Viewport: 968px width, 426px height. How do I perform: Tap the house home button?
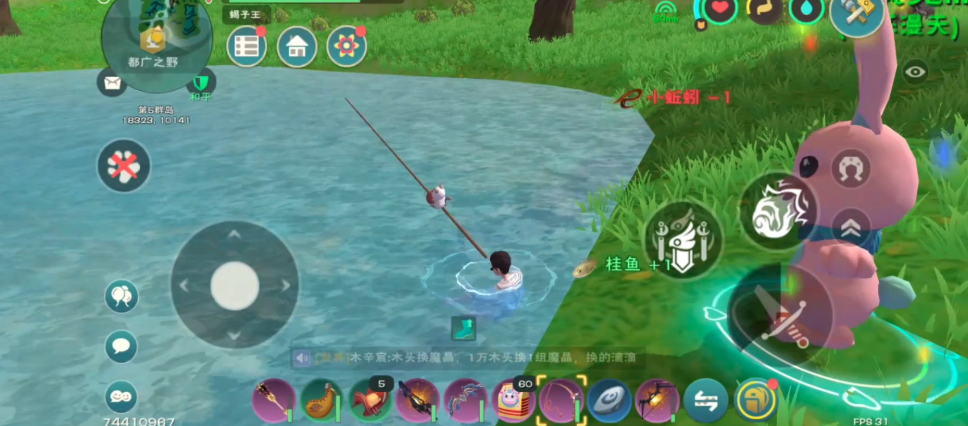296,46
